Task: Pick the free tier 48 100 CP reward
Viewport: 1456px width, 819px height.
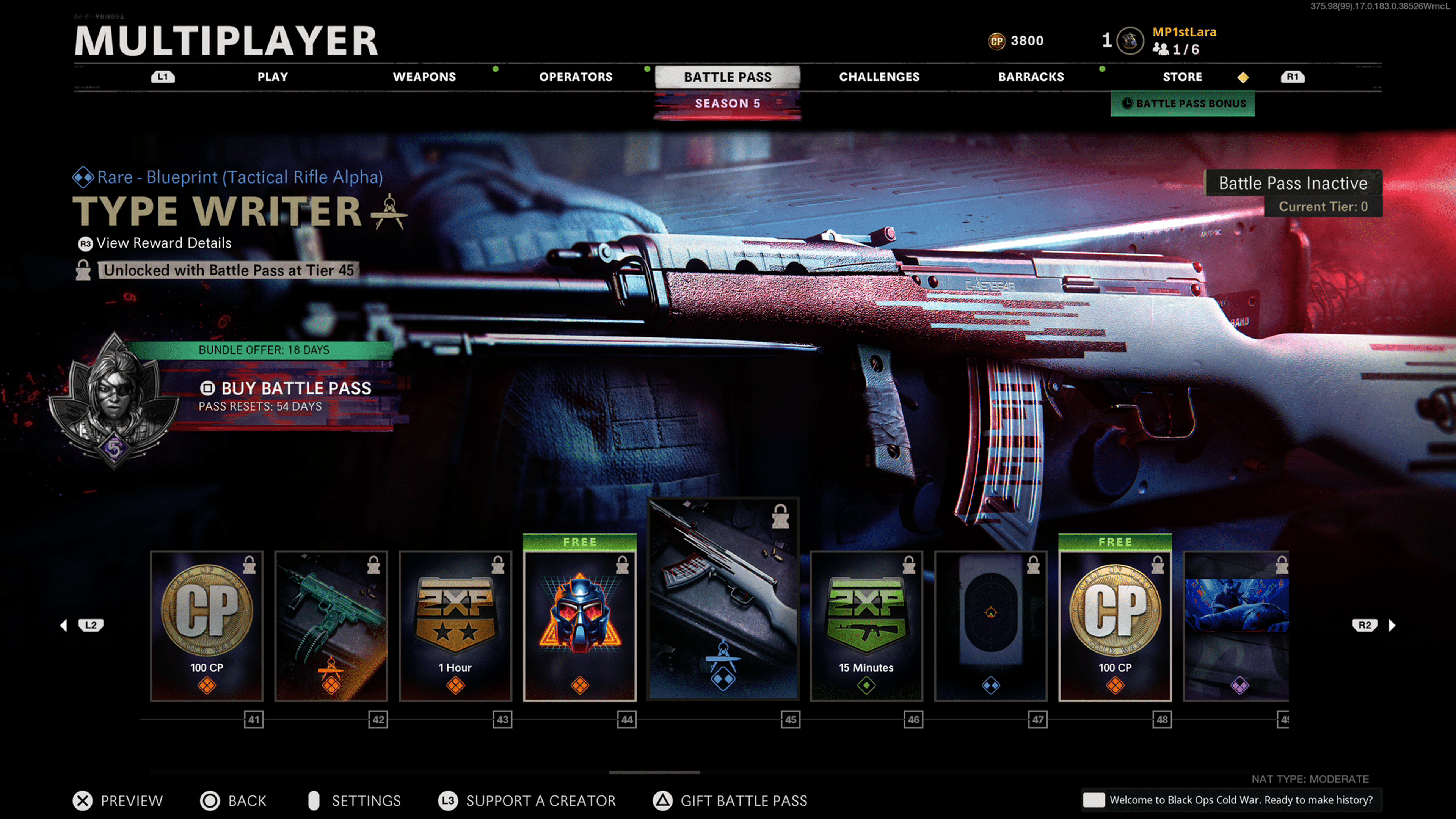Action: pos(1115,626)
